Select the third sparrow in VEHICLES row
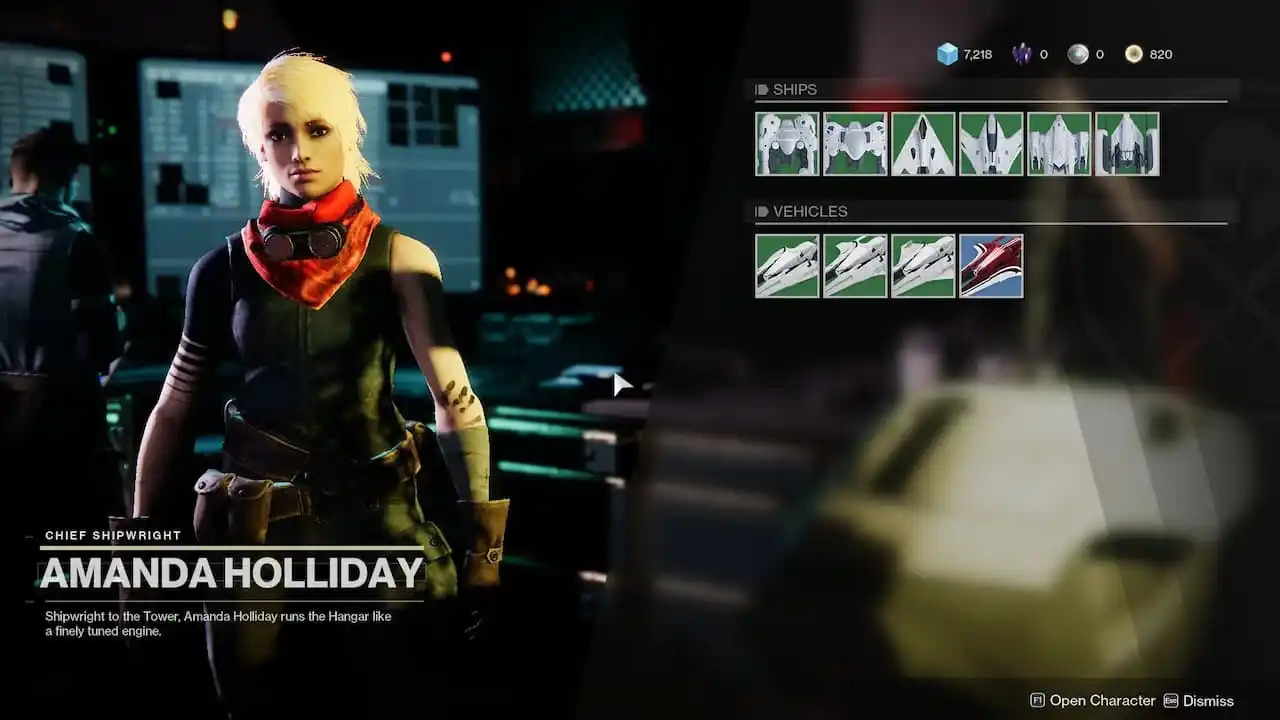Viewport: 1280px width, 720px height. [922, 265]
